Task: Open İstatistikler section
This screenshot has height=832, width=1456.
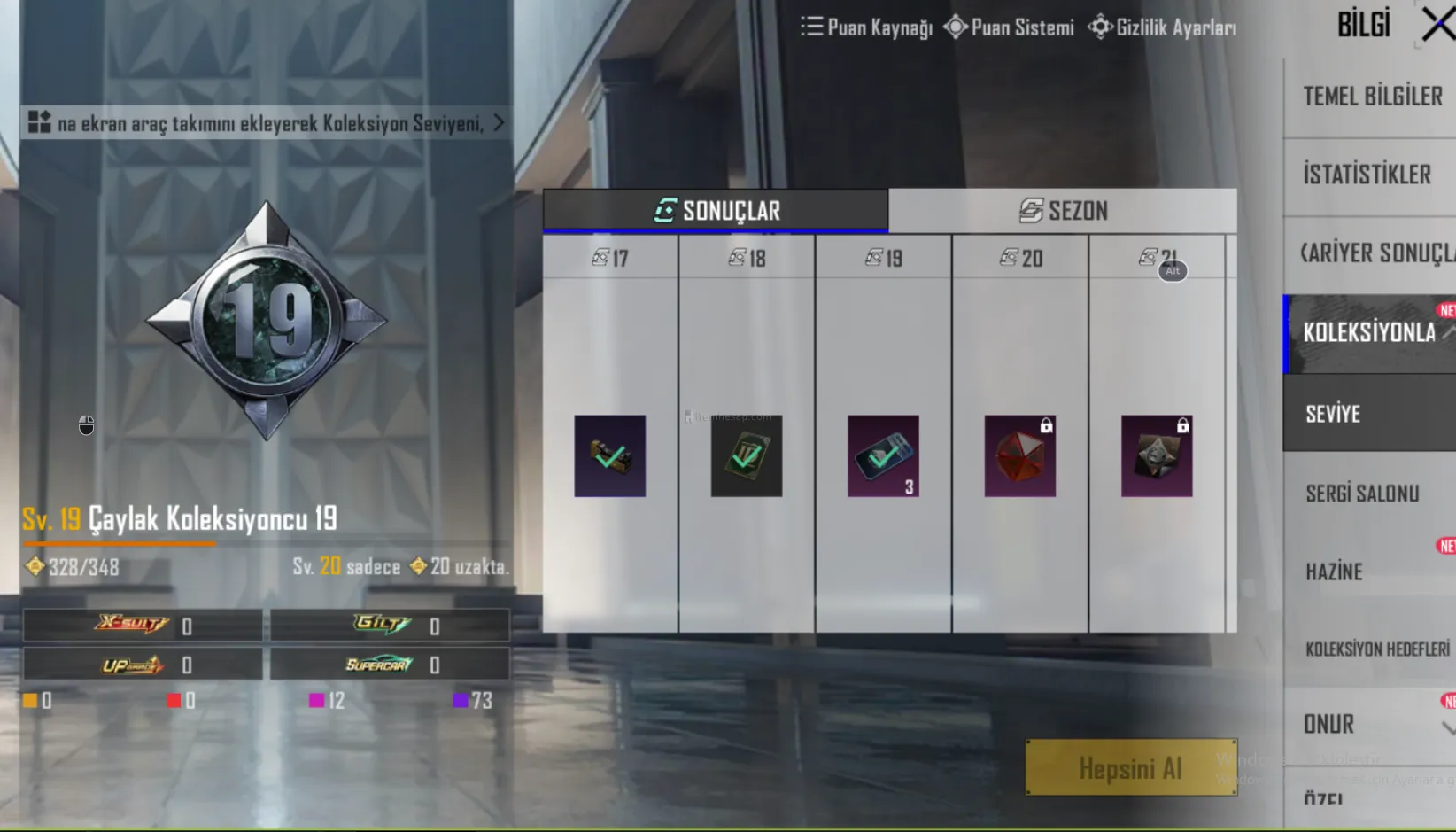Action: click(1367, 175)
